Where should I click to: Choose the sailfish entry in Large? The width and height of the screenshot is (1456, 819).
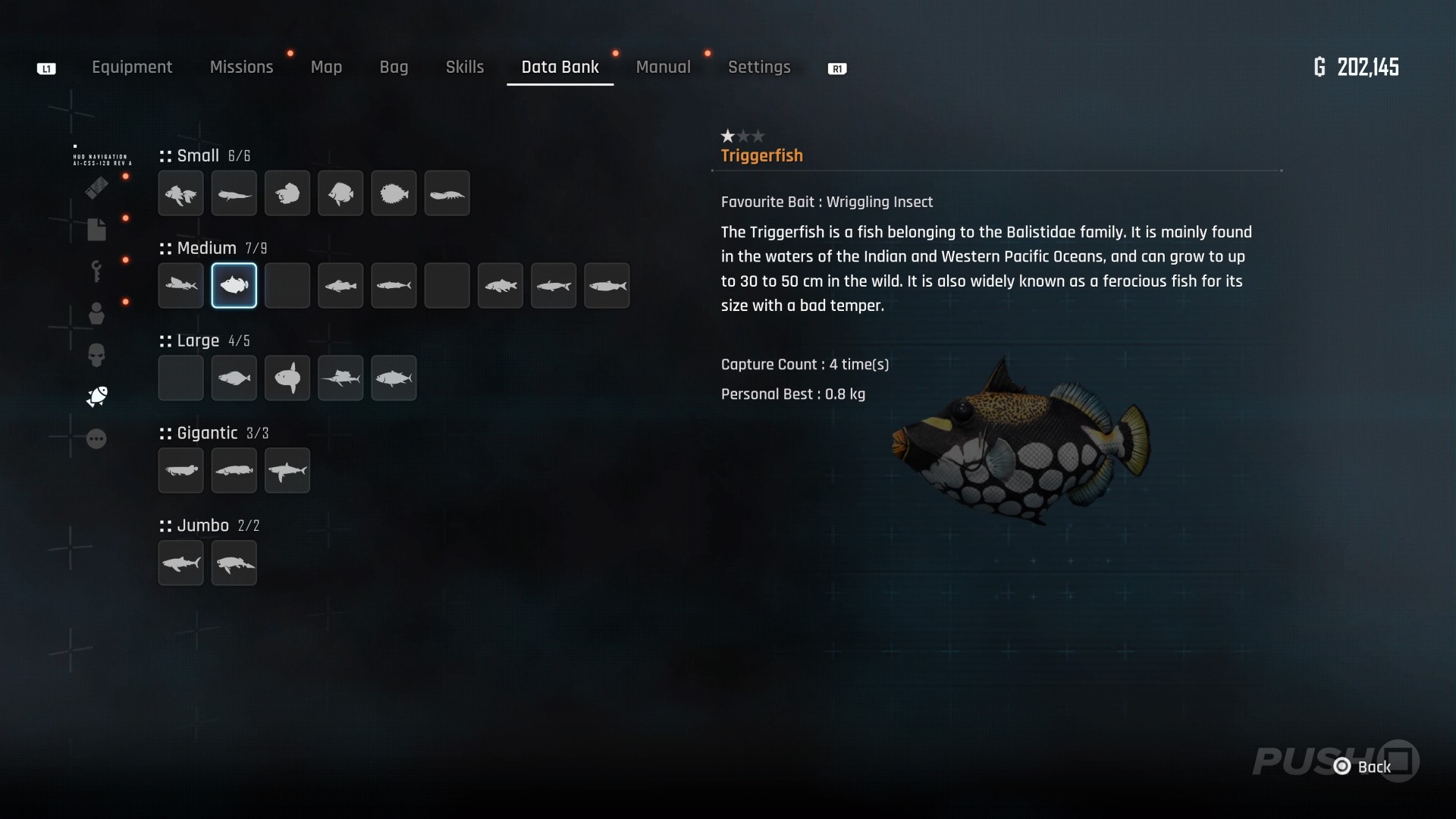[x=340, y=378]
